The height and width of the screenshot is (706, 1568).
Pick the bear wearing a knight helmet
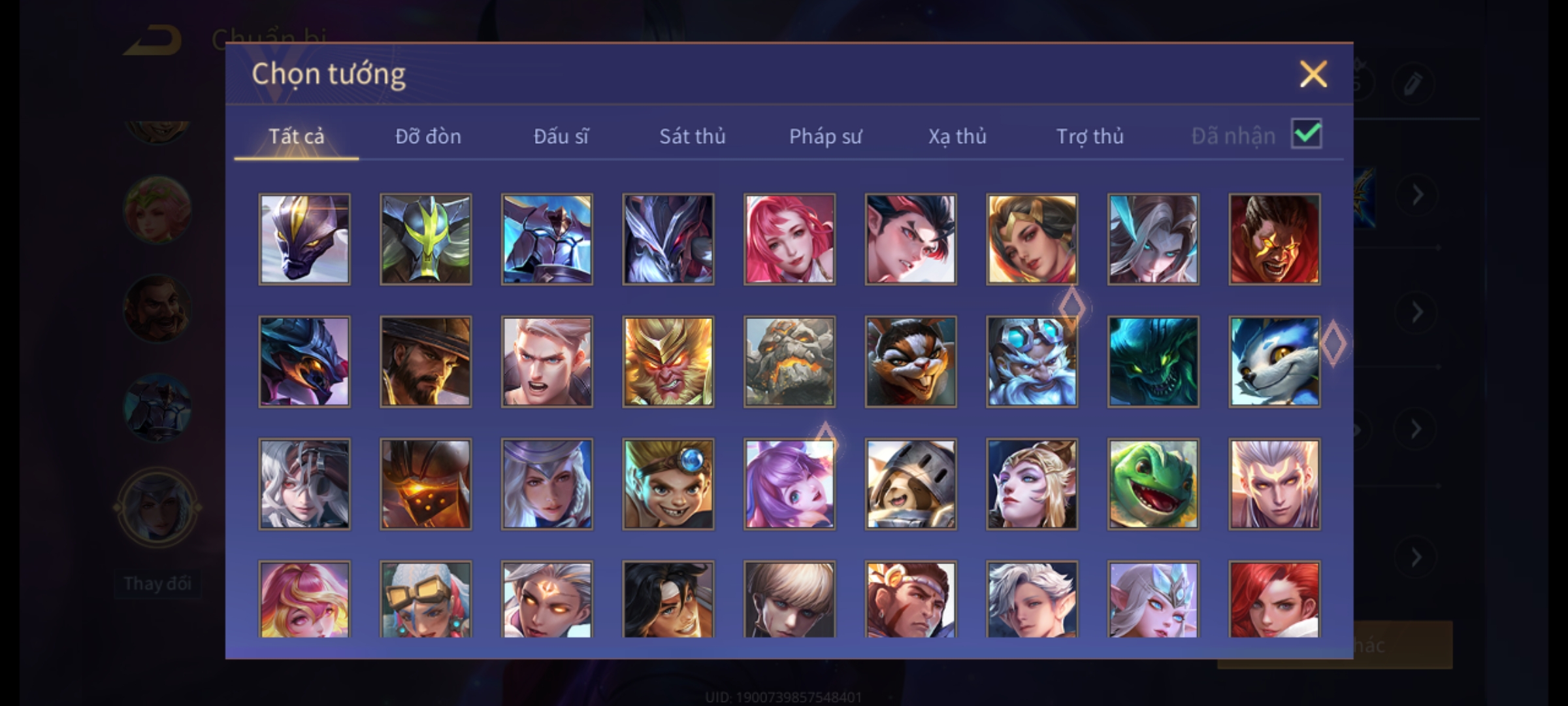click(911, 484)
